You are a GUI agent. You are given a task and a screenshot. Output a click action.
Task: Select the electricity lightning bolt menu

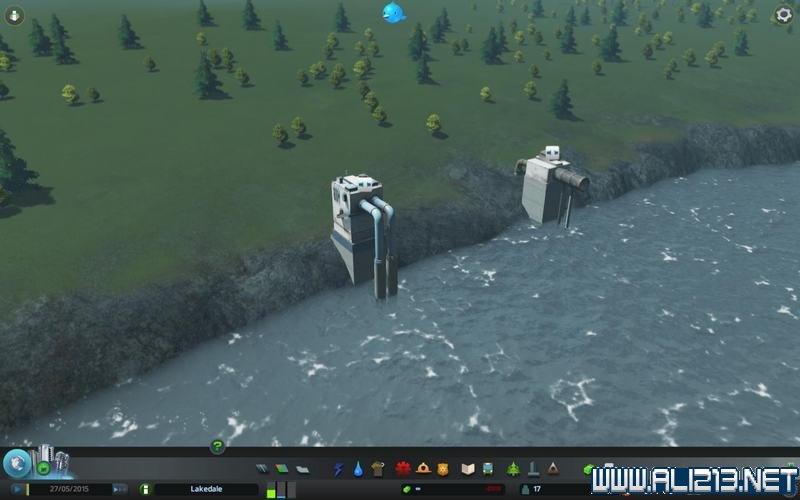click(338, 468)
